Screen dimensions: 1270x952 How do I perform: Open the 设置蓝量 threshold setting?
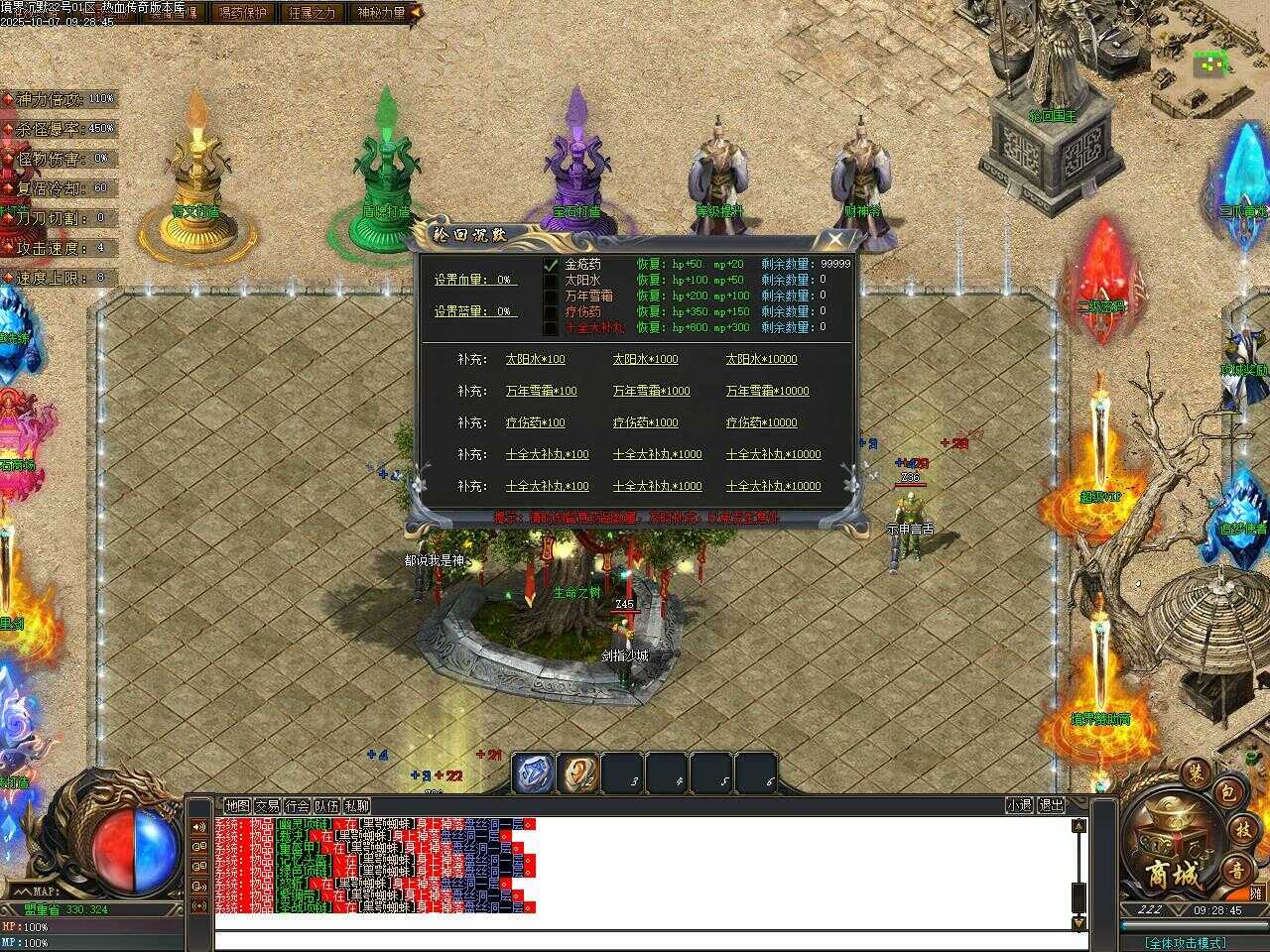[x=475, y=311]
